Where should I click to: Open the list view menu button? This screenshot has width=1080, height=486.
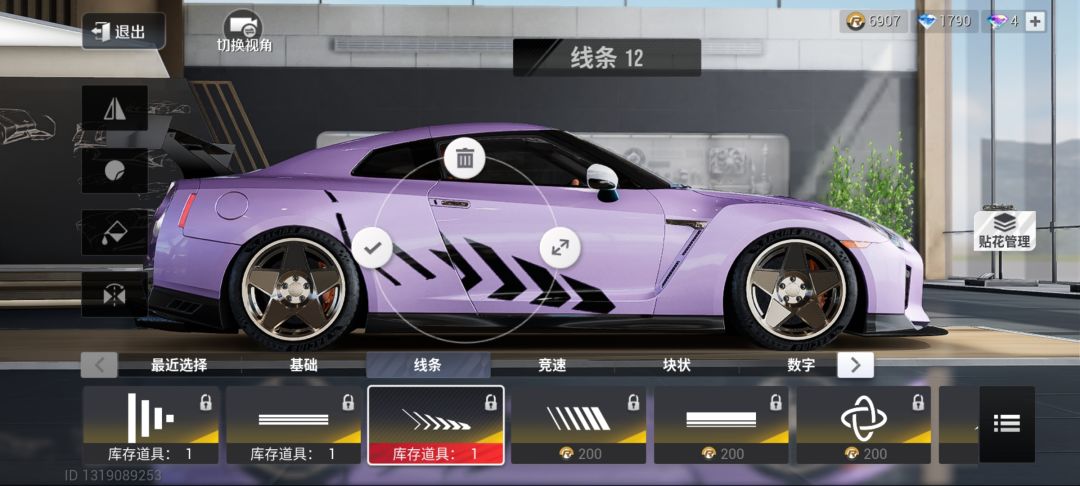(1006, 424)
